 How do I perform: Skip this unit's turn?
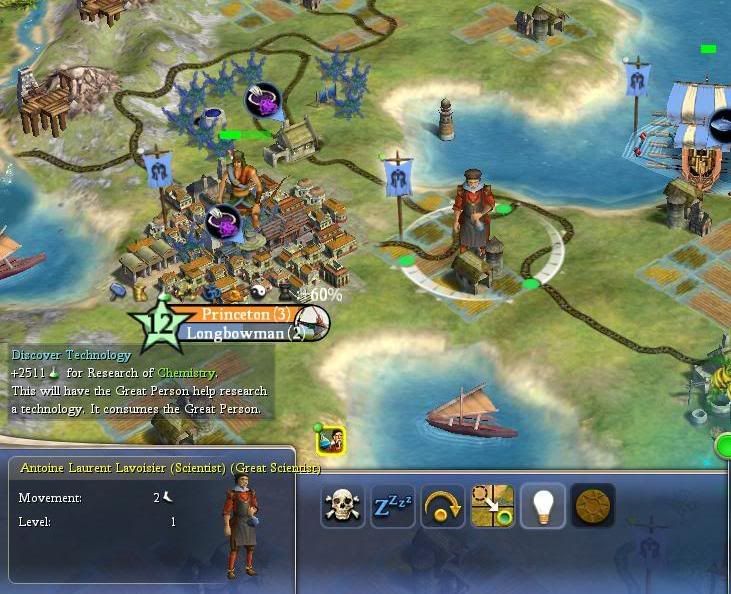(x=443, y=506)
